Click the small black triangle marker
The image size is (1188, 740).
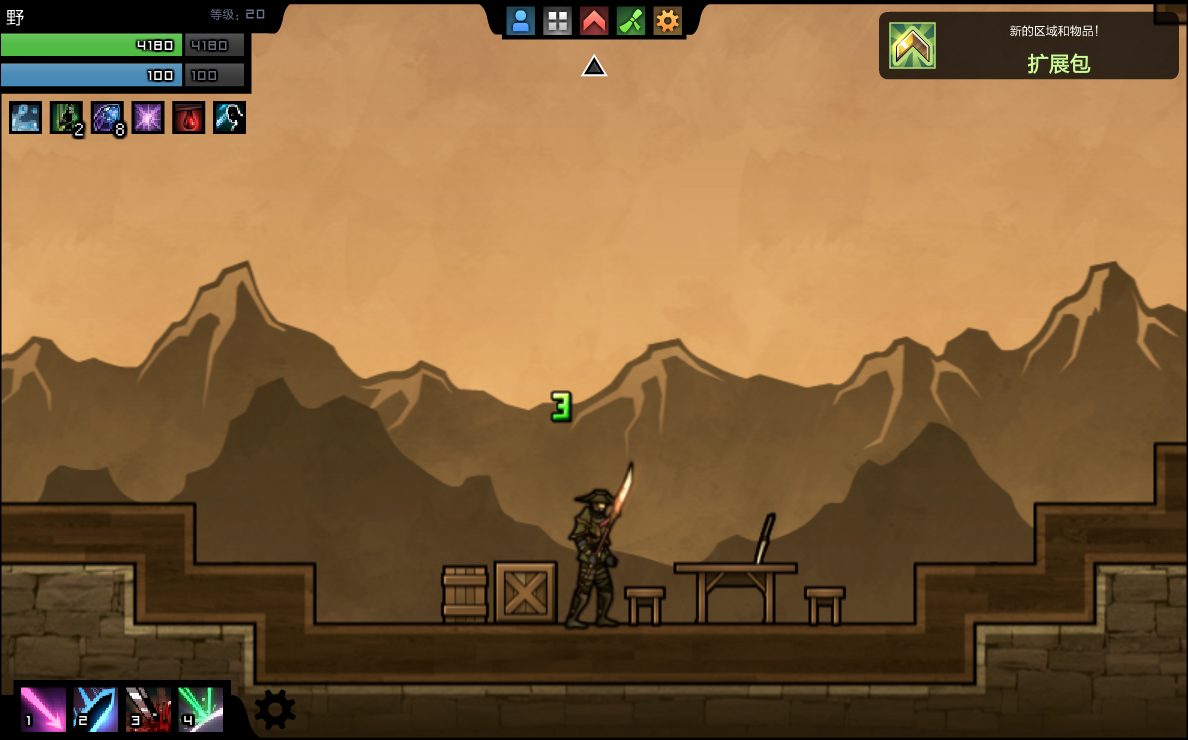coord(594,66)
